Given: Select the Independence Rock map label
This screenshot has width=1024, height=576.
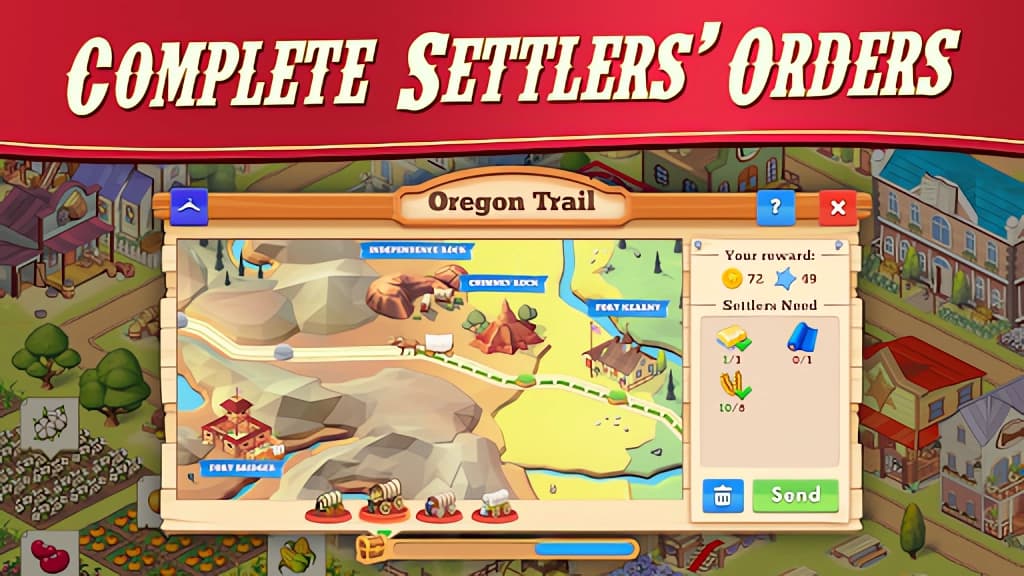Looking at the screenshot, I should pyautogui.click(x=417, y=250).
